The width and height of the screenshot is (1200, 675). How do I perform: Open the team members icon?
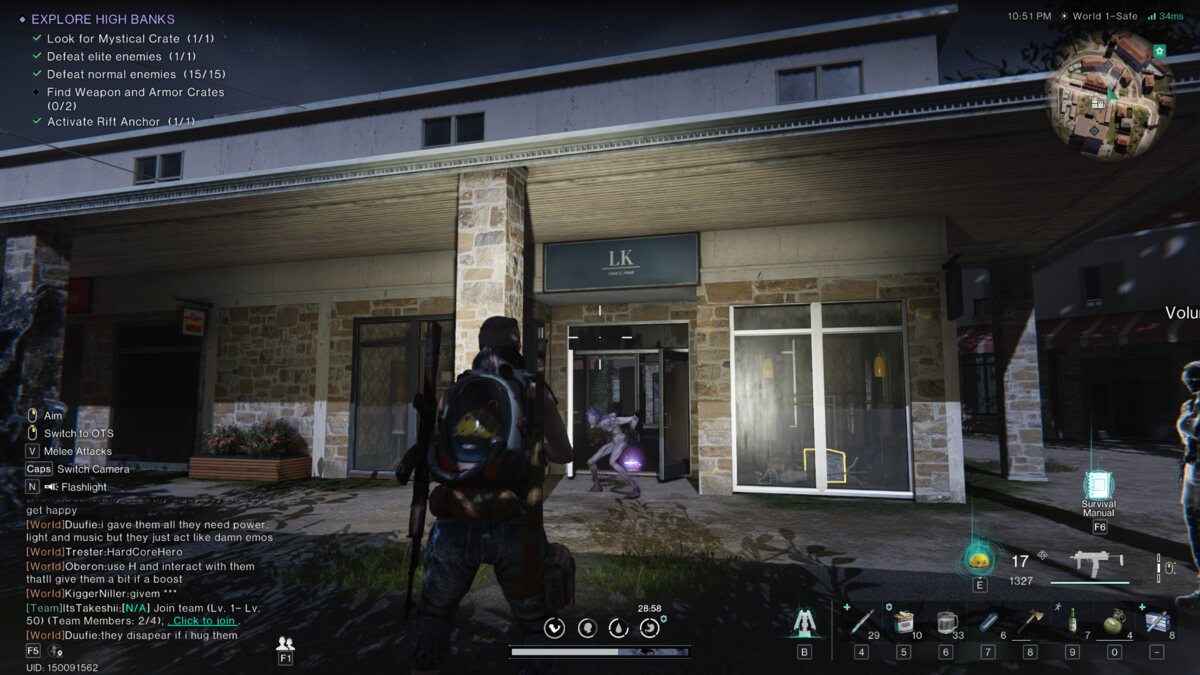[x=285, y=643]
